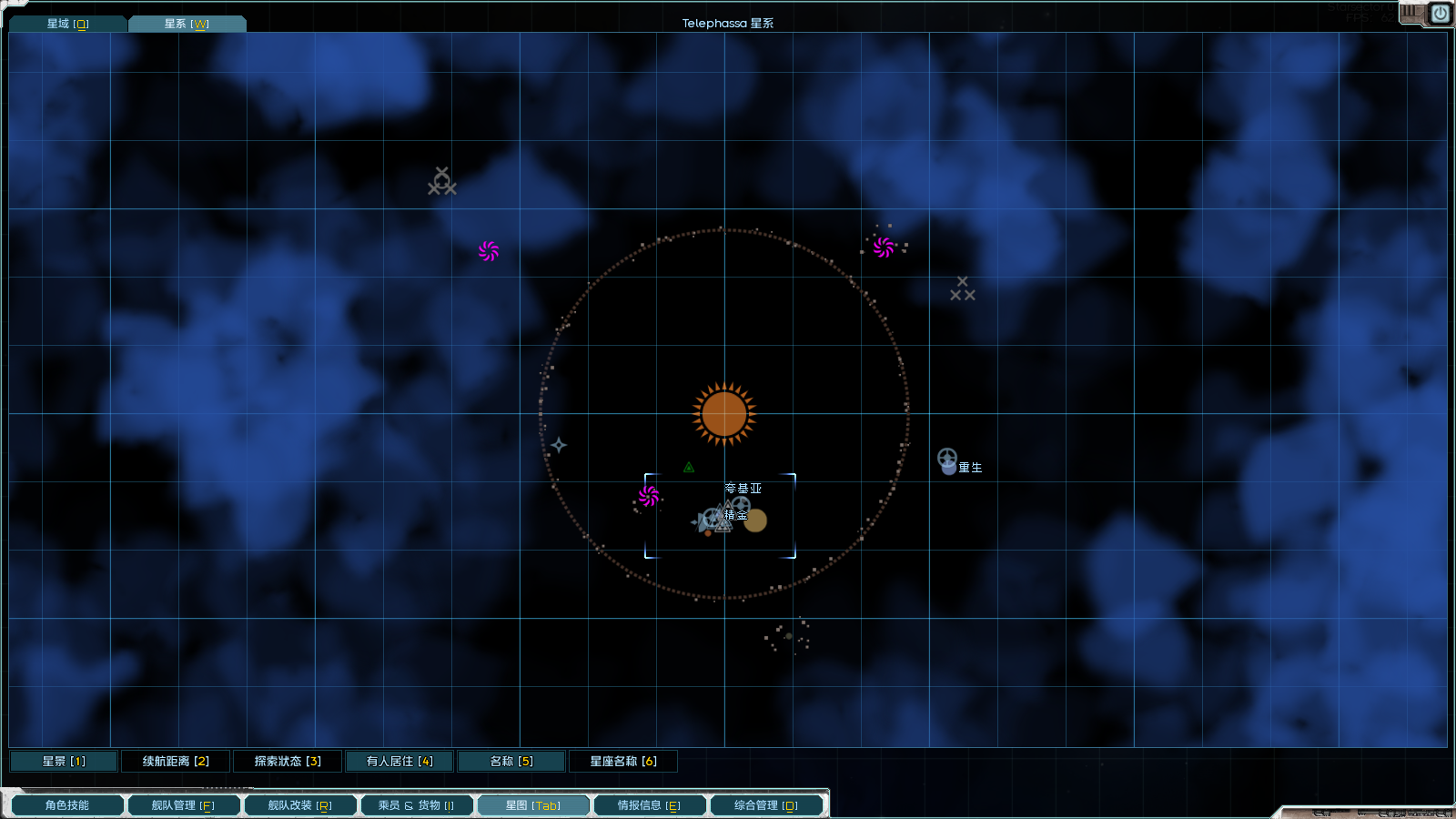1456x819 pixels.
Task: Toggle the 星景 map filter
Action: click(64, 761)
